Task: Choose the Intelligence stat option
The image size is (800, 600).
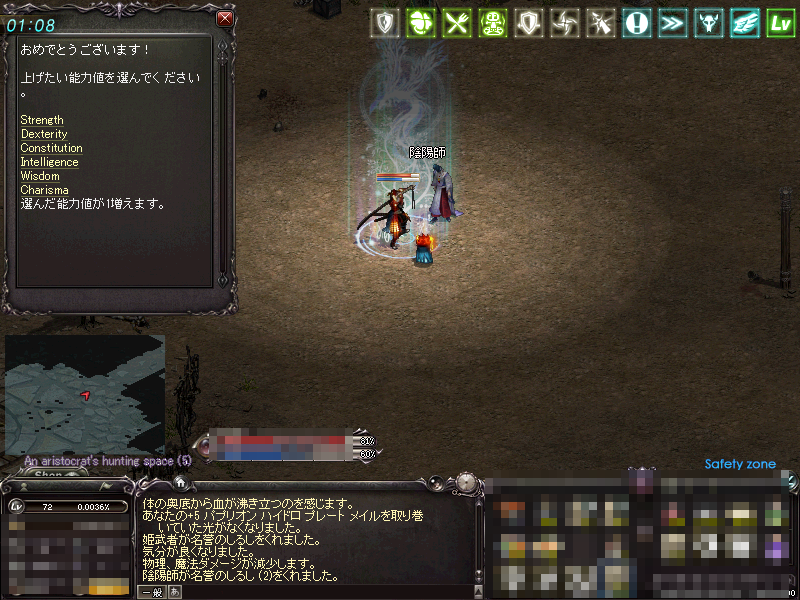Action: pyautogui.click(x=49, y=162)
